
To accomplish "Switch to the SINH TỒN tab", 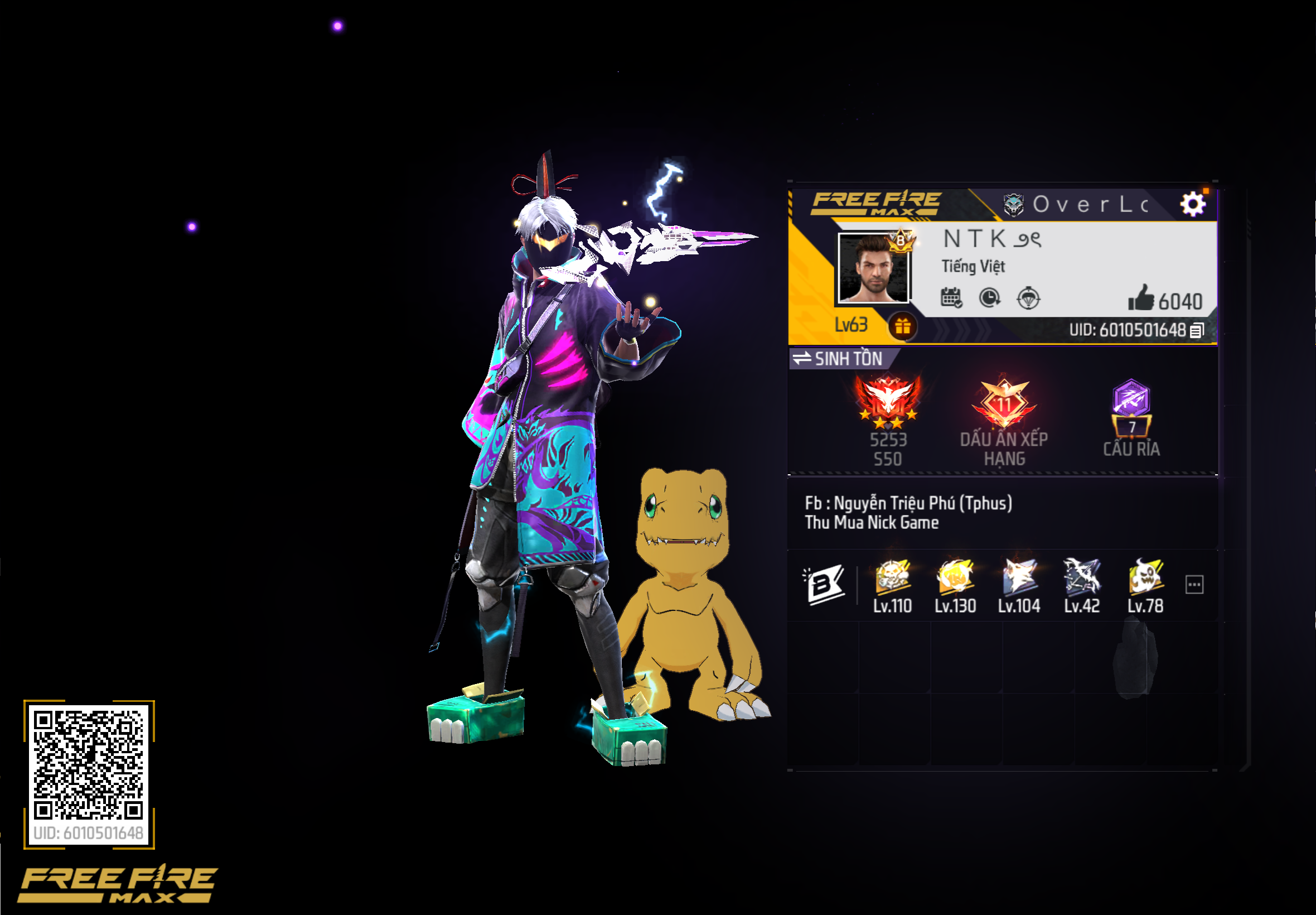I will tap(848, 359).
